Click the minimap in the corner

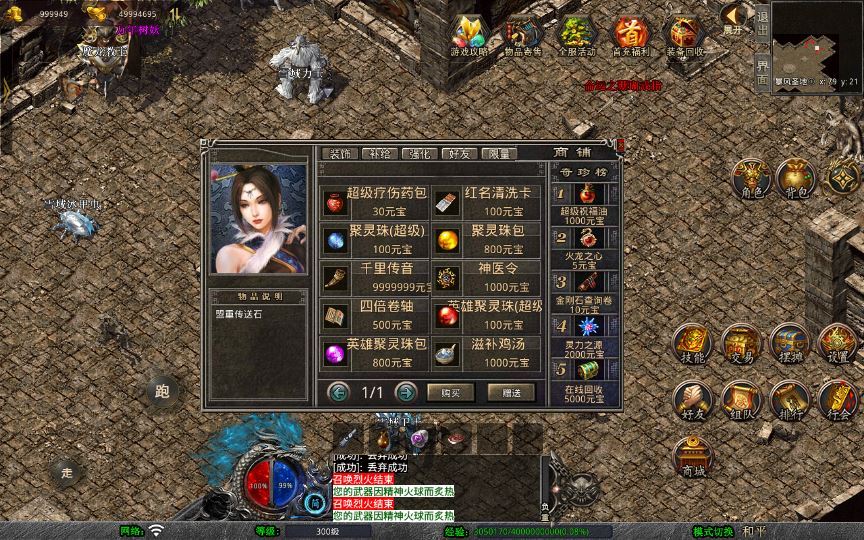[x=819, y=38]
